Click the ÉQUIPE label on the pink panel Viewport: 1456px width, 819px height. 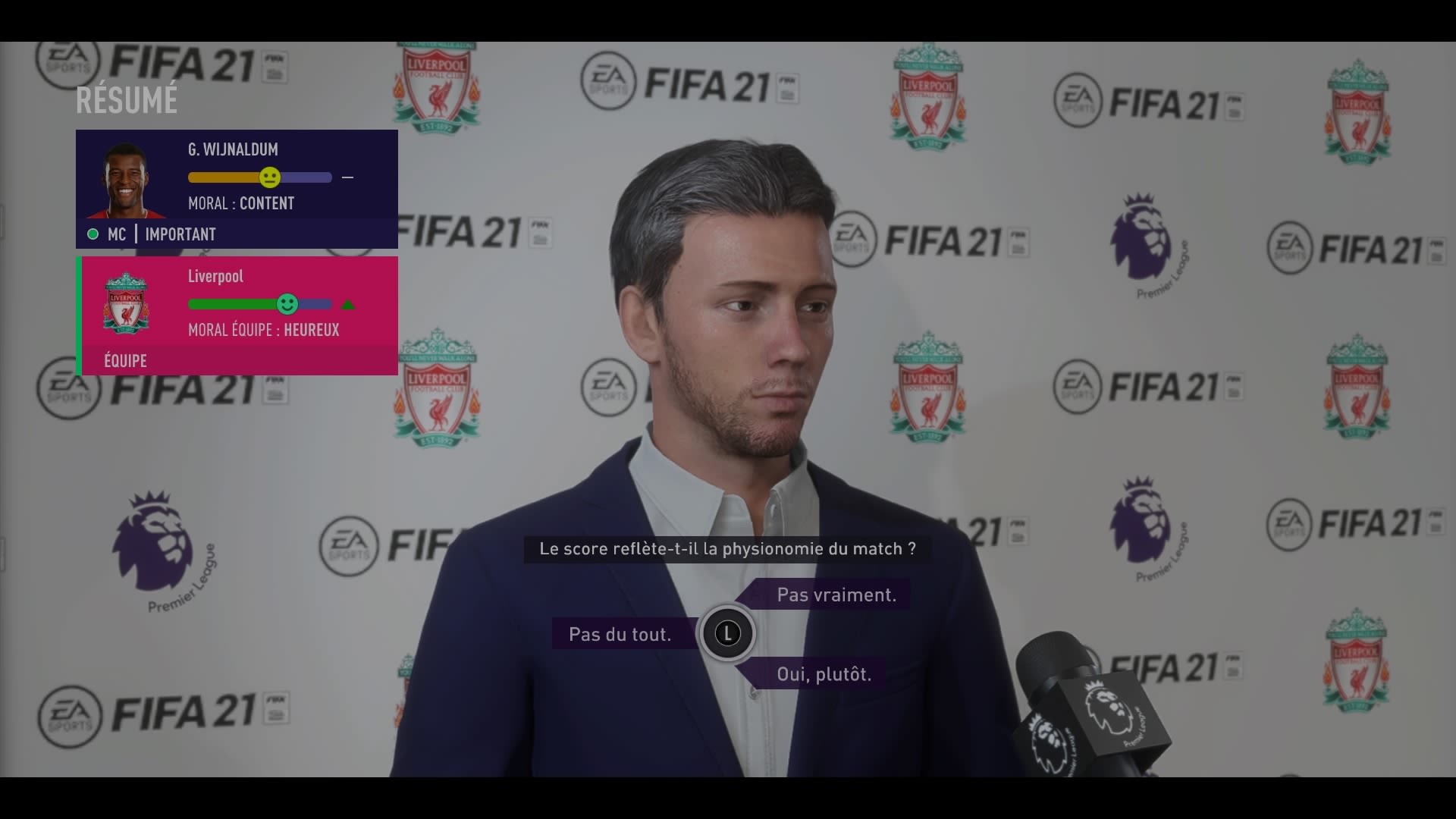pyautogui.click(x=124, y=360)
